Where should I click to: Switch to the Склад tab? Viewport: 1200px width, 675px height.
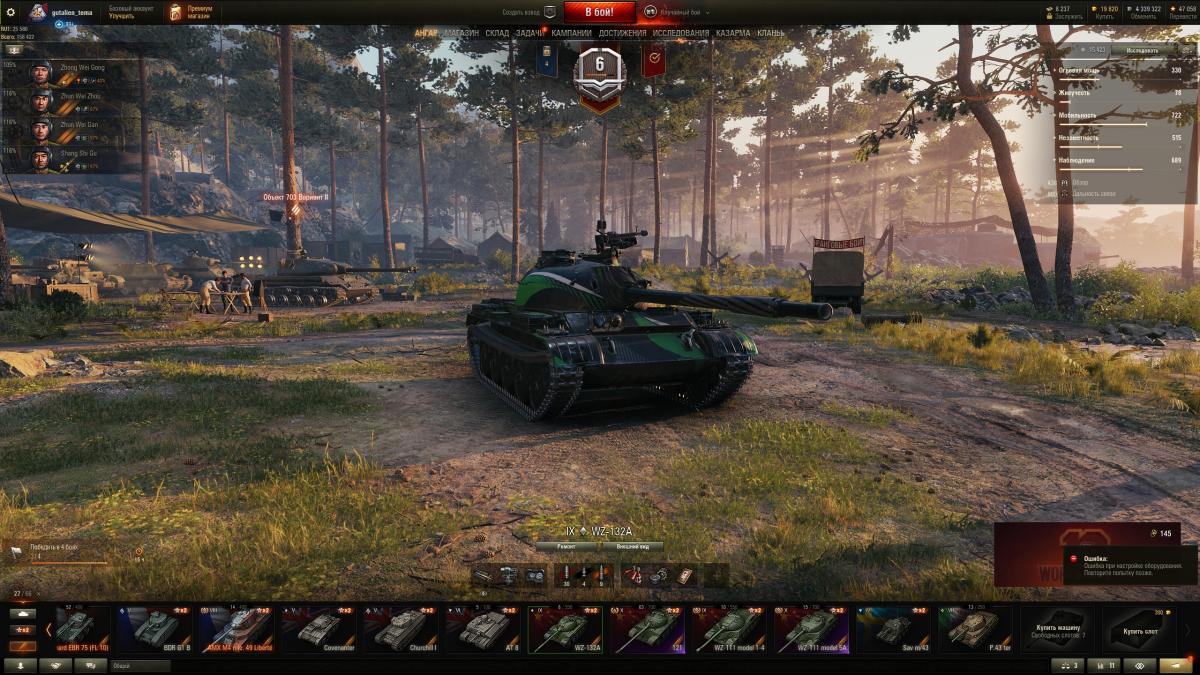(498, 33)
